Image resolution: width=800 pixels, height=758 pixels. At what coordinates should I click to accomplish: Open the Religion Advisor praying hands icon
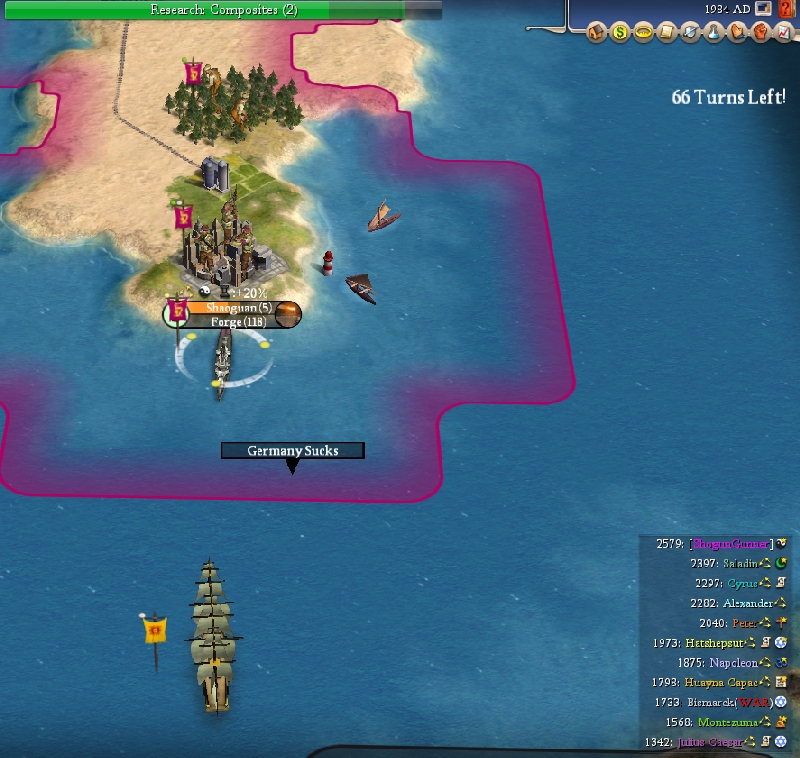point(737,33)
